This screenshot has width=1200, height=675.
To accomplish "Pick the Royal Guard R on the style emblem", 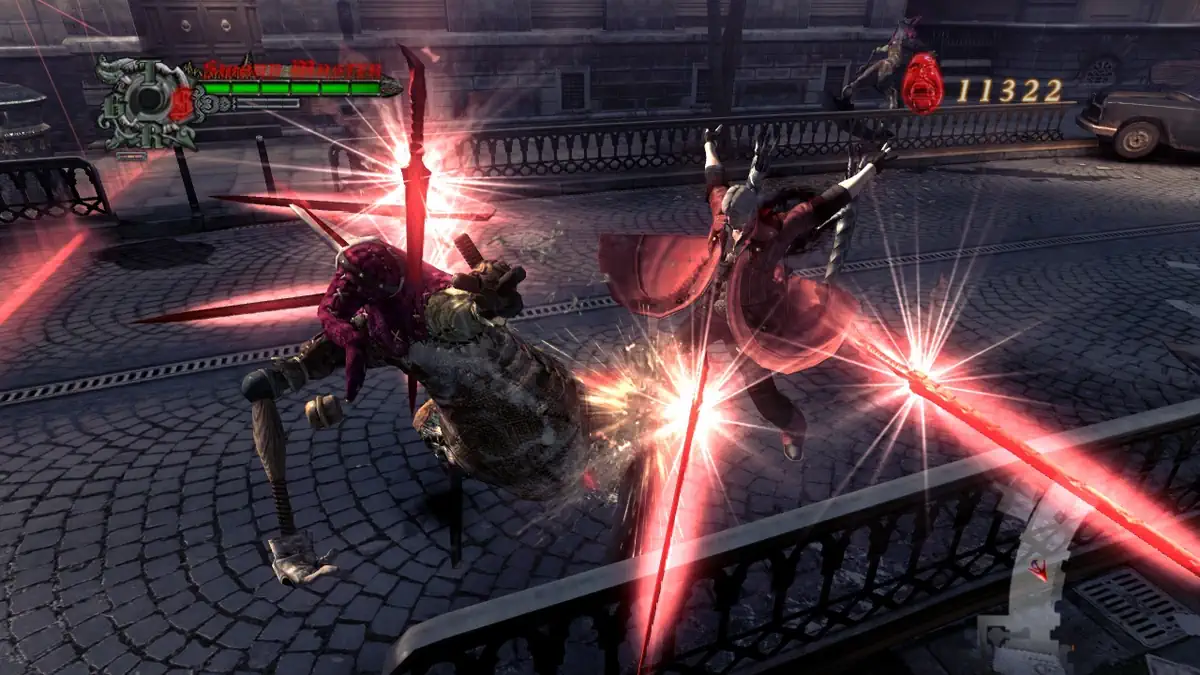I will tap(149, 134).
